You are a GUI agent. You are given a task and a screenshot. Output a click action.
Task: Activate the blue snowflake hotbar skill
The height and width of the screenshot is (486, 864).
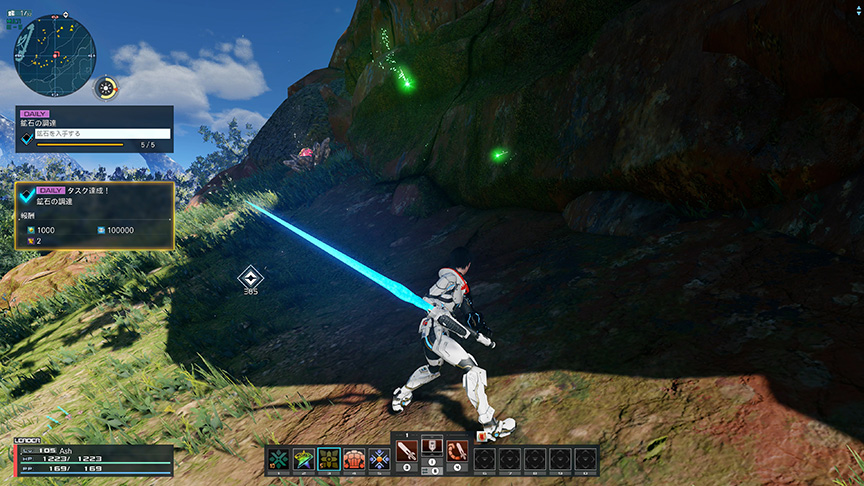(380, 459)
